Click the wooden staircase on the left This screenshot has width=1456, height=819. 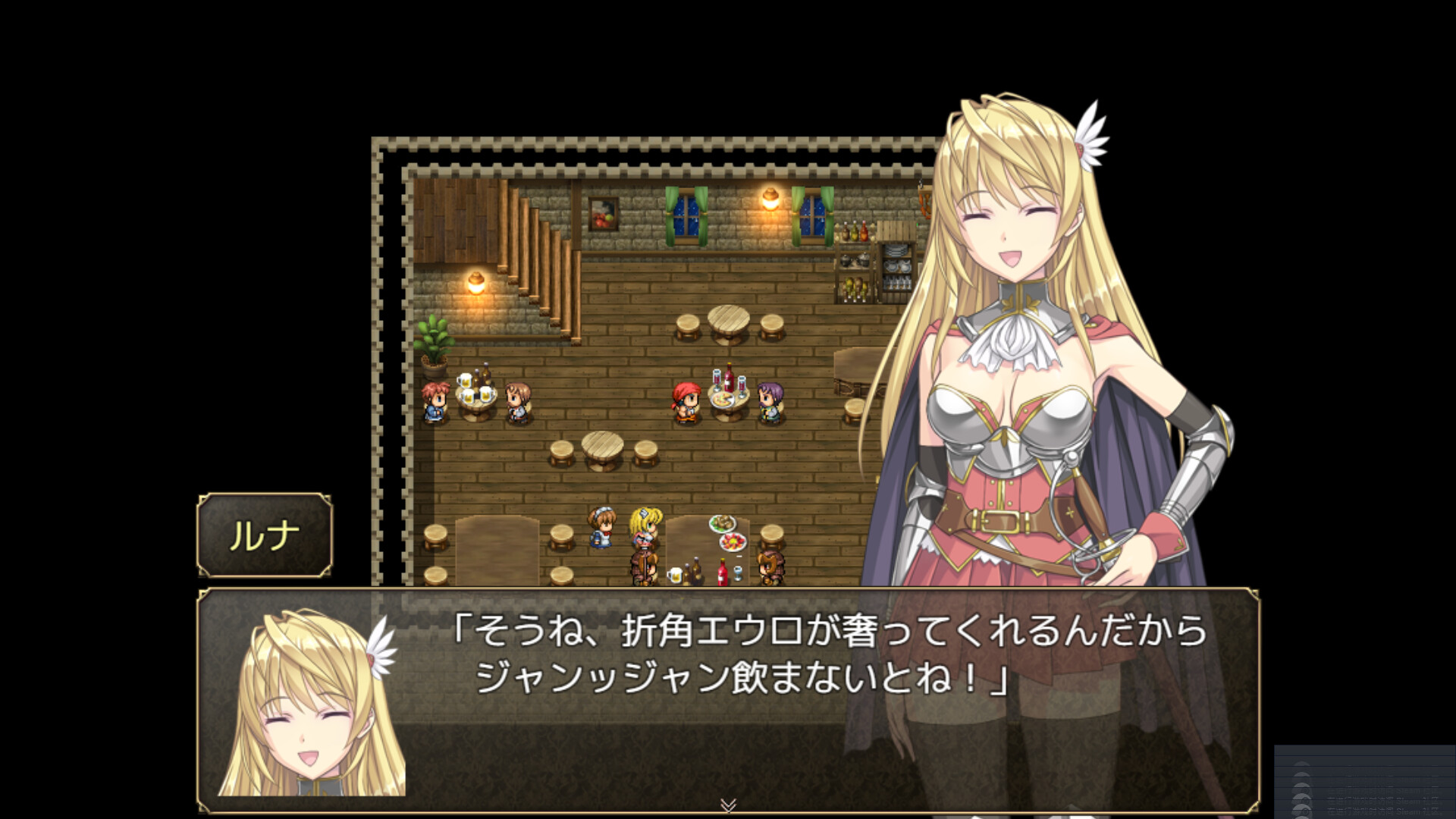535,250
